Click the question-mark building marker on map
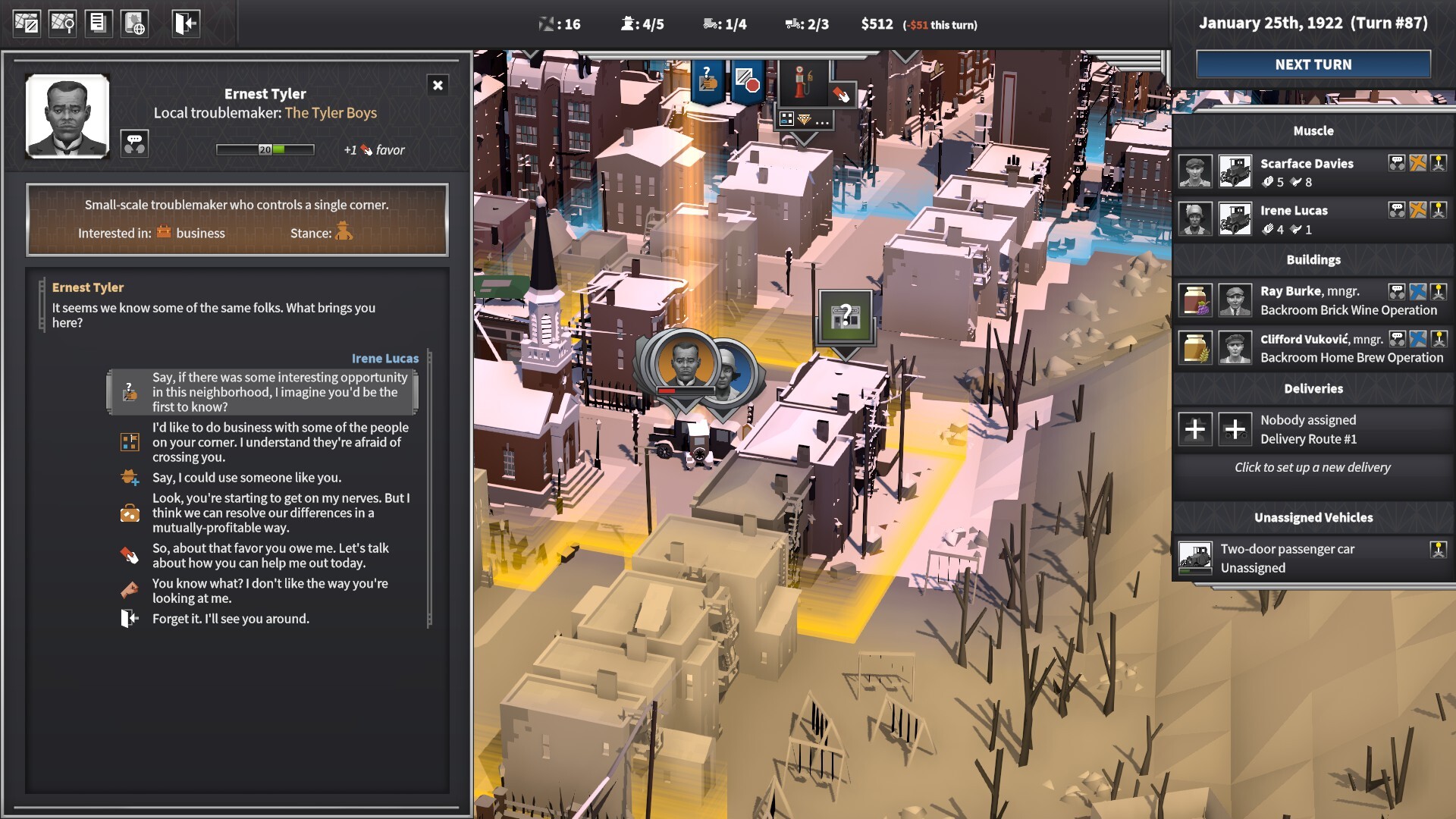The width and height of the screenshot is (1456, 819). [845, 316]
